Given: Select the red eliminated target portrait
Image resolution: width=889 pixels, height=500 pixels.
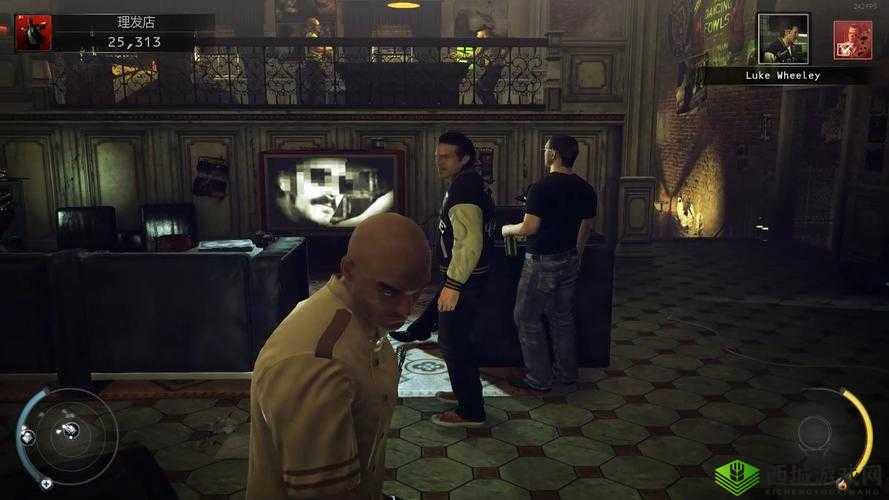Looking at the screenshot, I should [x=852, y=40].
